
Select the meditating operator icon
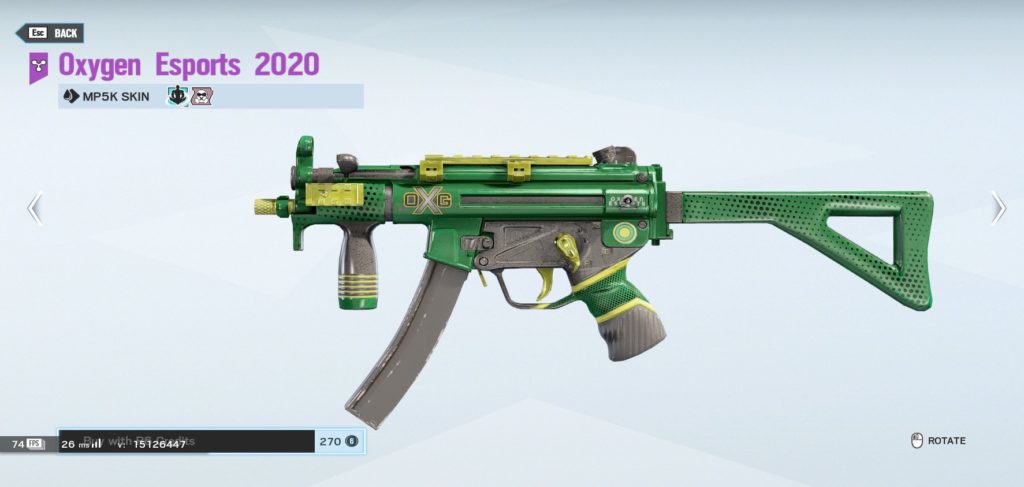click(177, 96)
